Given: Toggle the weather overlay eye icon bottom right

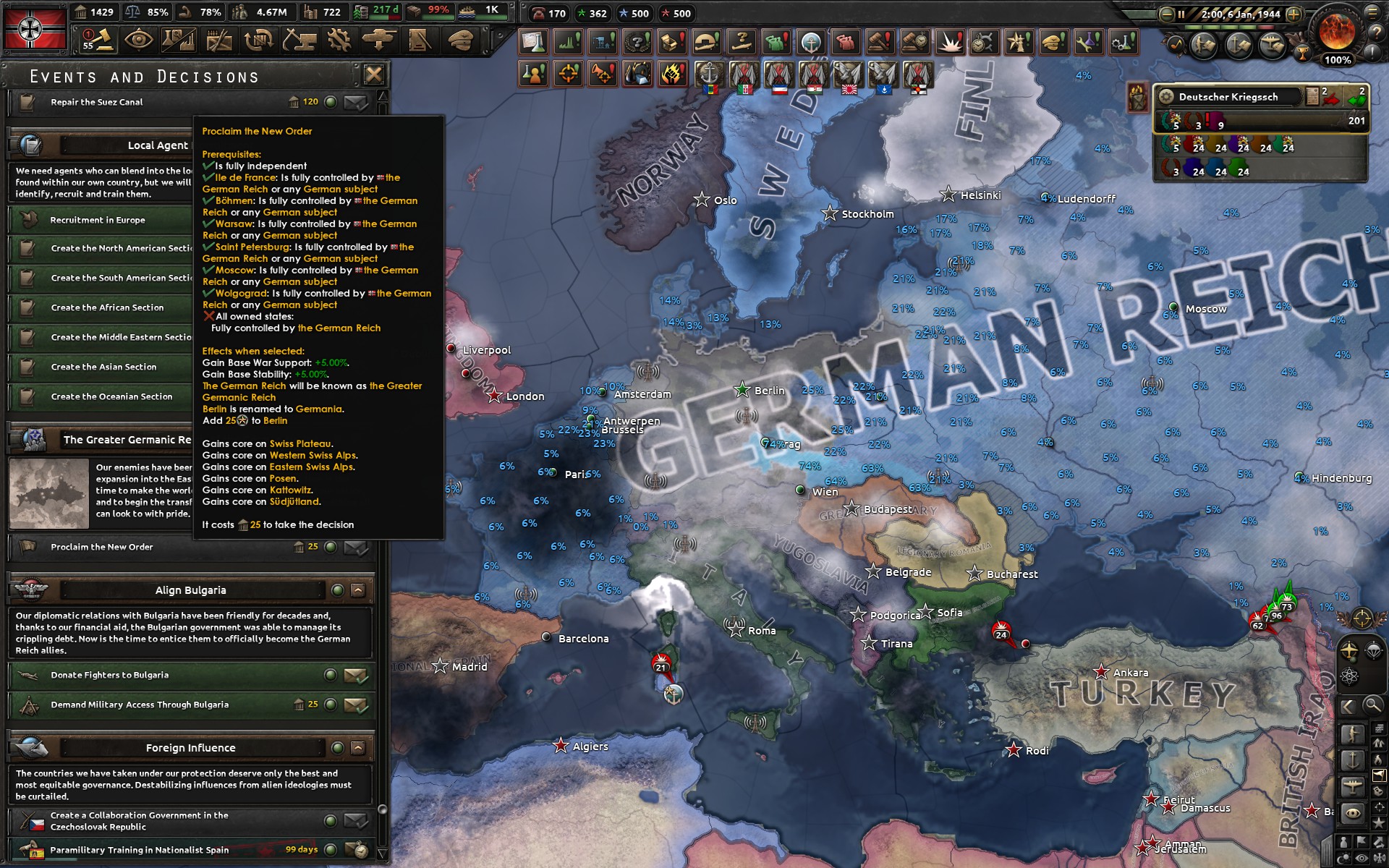Looking at the screenshot, I should tap(1362, 856).
